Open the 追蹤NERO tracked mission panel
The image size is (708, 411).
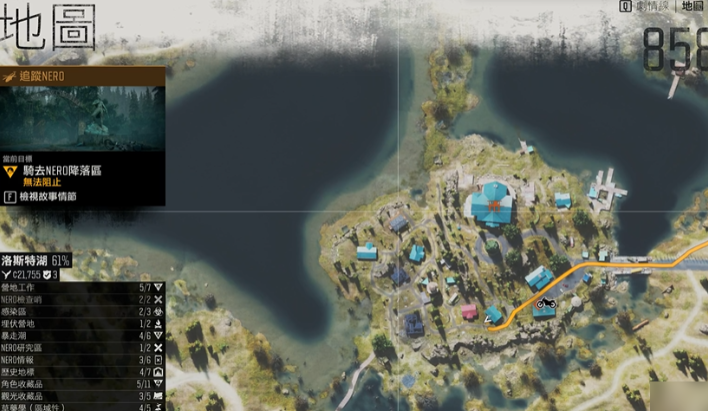[x=82, y=75]
